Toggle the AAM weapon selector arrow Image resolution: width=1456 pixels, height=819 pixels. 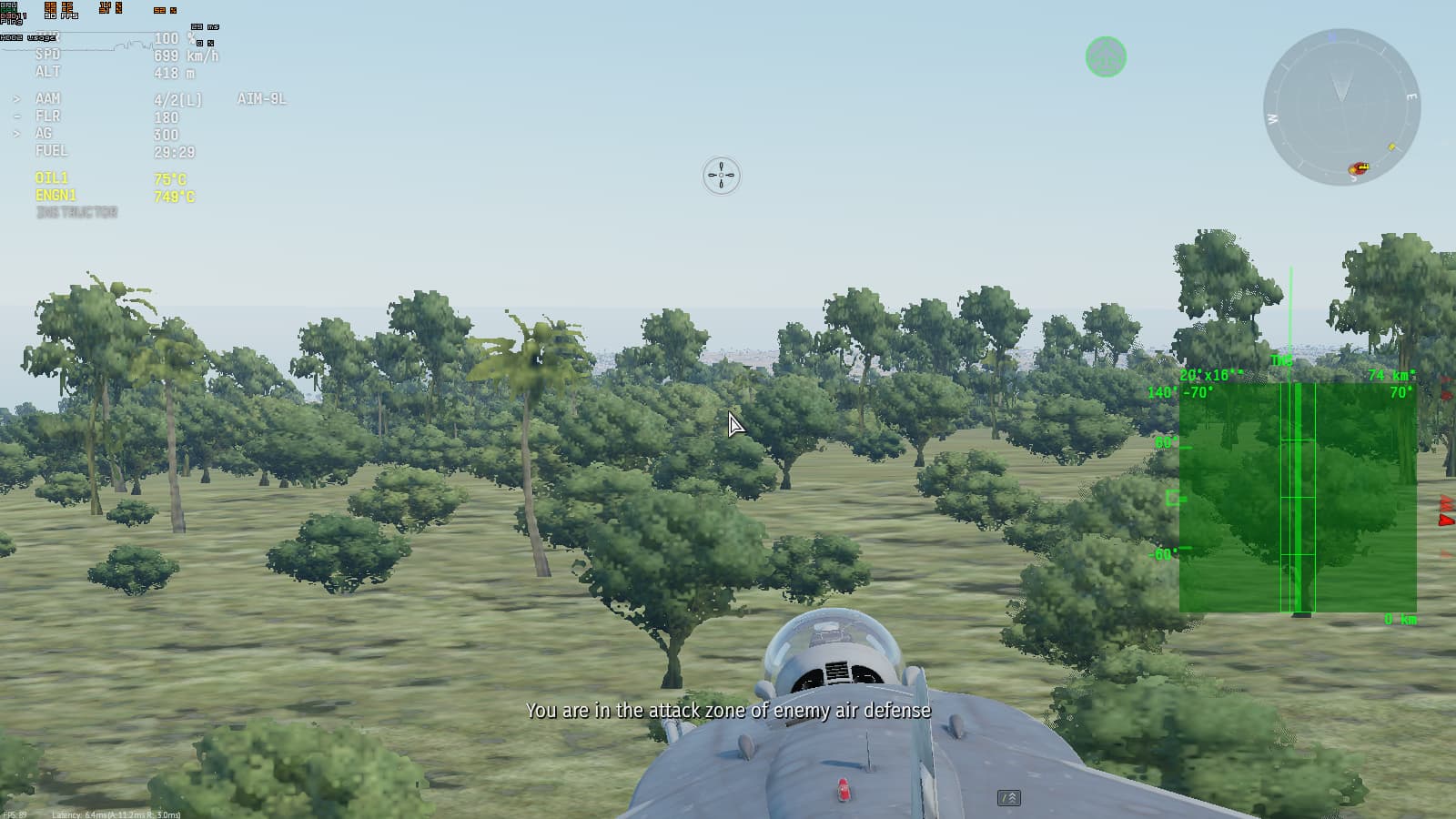15,98
